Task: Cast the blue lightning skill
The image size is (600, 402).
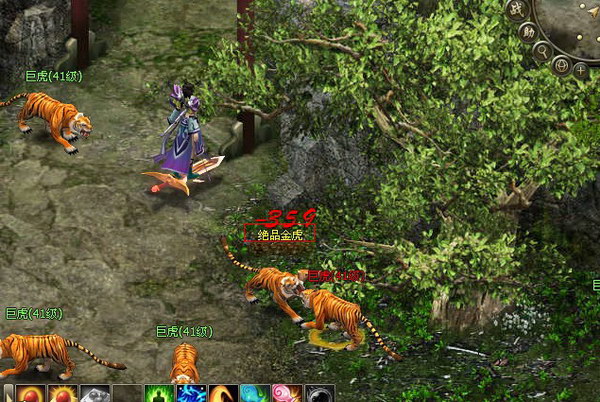Action: [x=191, y=394]
